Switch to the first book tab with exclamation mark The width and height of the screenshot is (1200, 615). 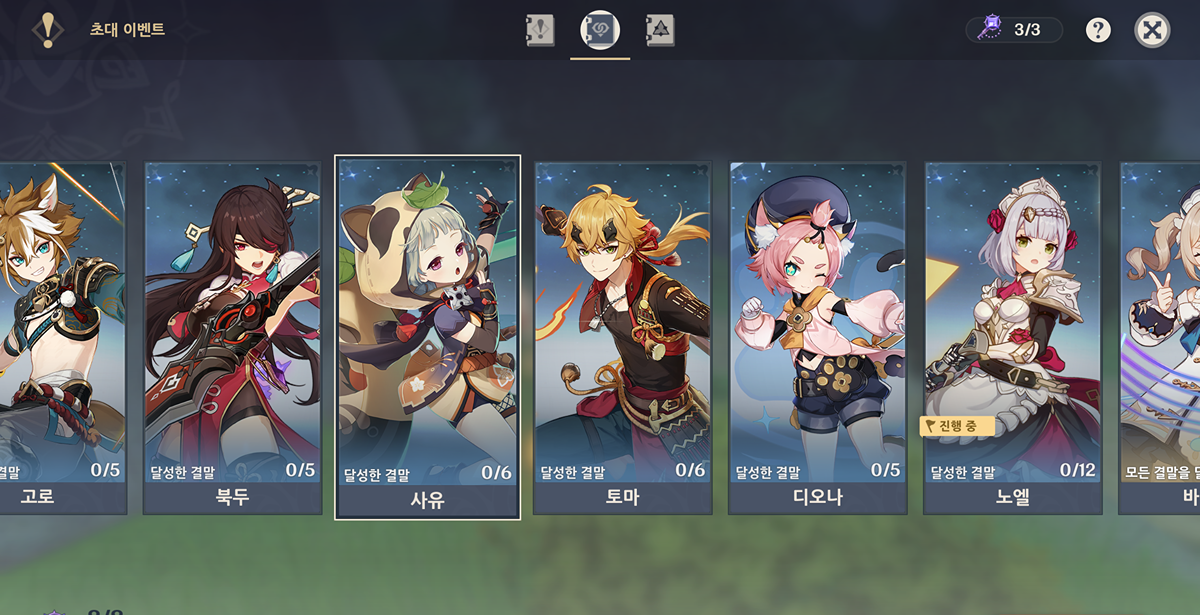(540, 30)
